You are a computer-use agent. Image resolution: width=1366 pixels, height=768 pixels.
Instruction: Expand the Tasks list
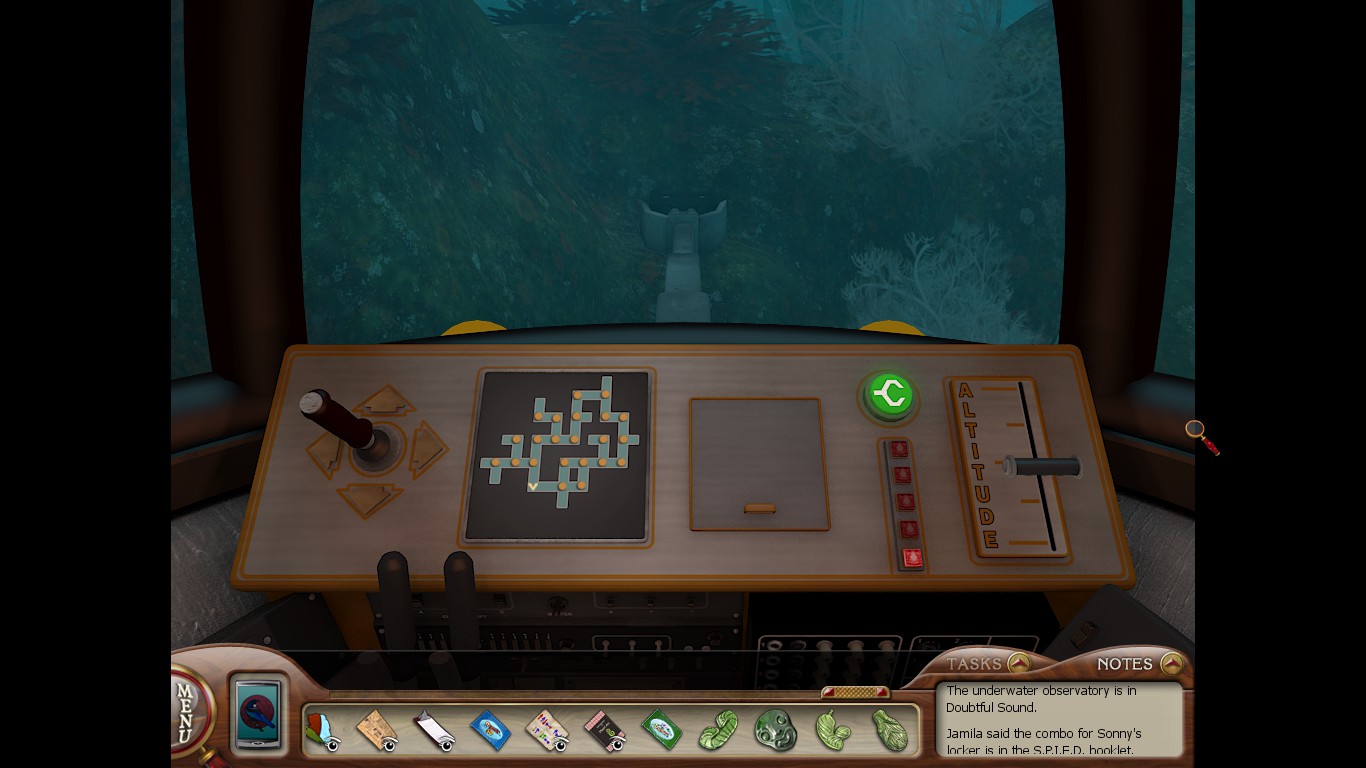(1018, 663)
